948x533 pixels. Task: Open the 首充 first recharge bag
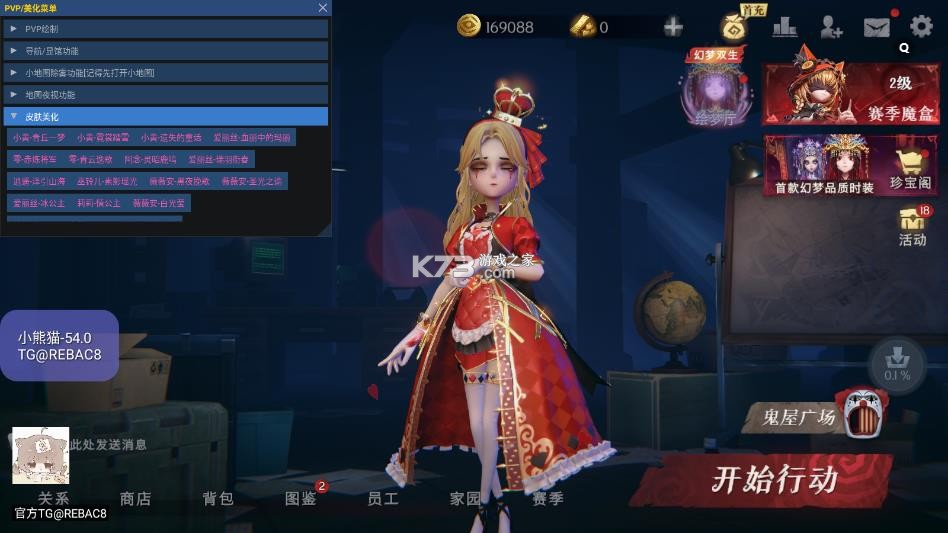click(735, 25)
